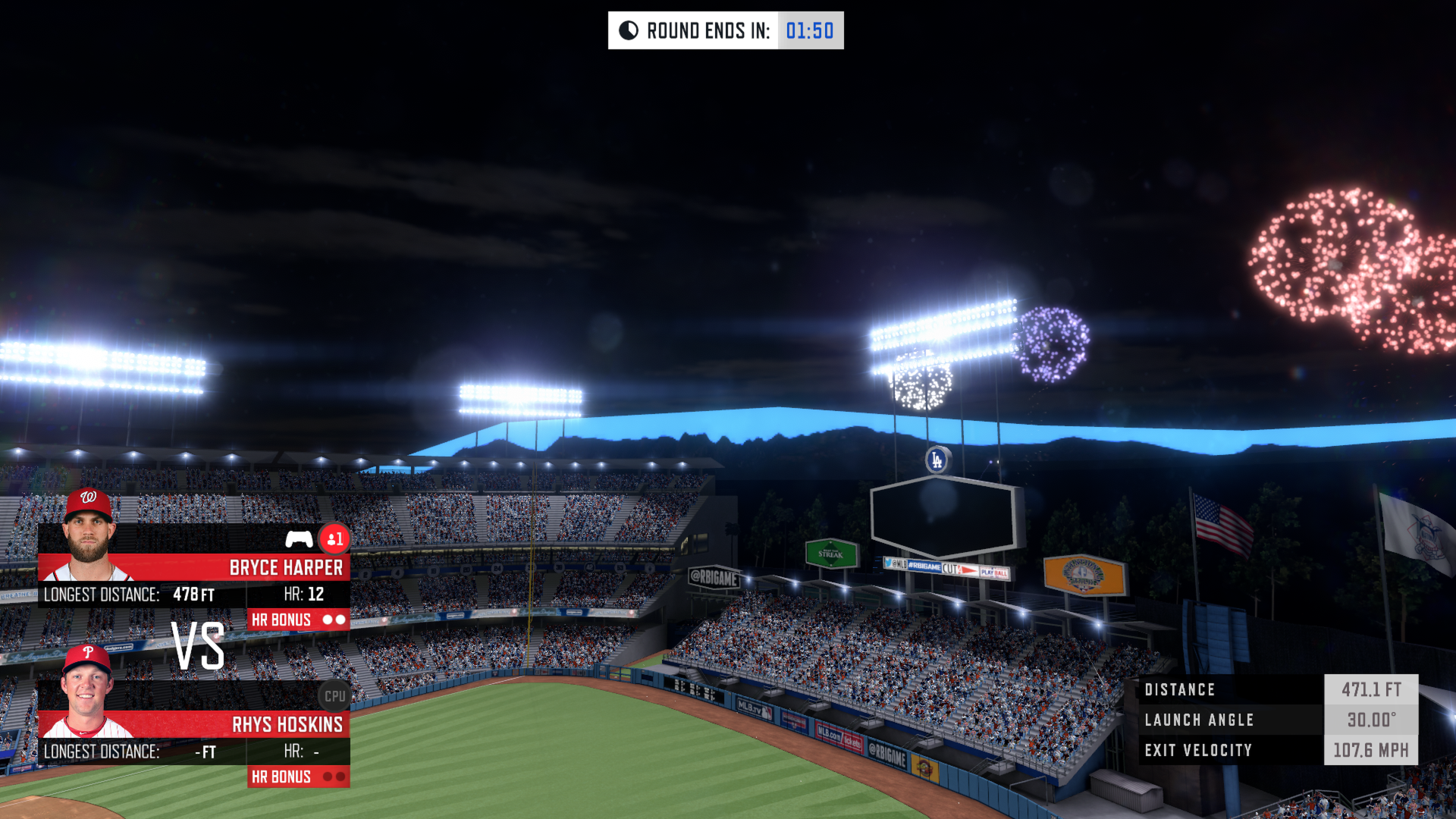The image size is (1456, 819).
Task: Toggle the first HR BONUS dot for Harper
Action: (x=329, y=619)
